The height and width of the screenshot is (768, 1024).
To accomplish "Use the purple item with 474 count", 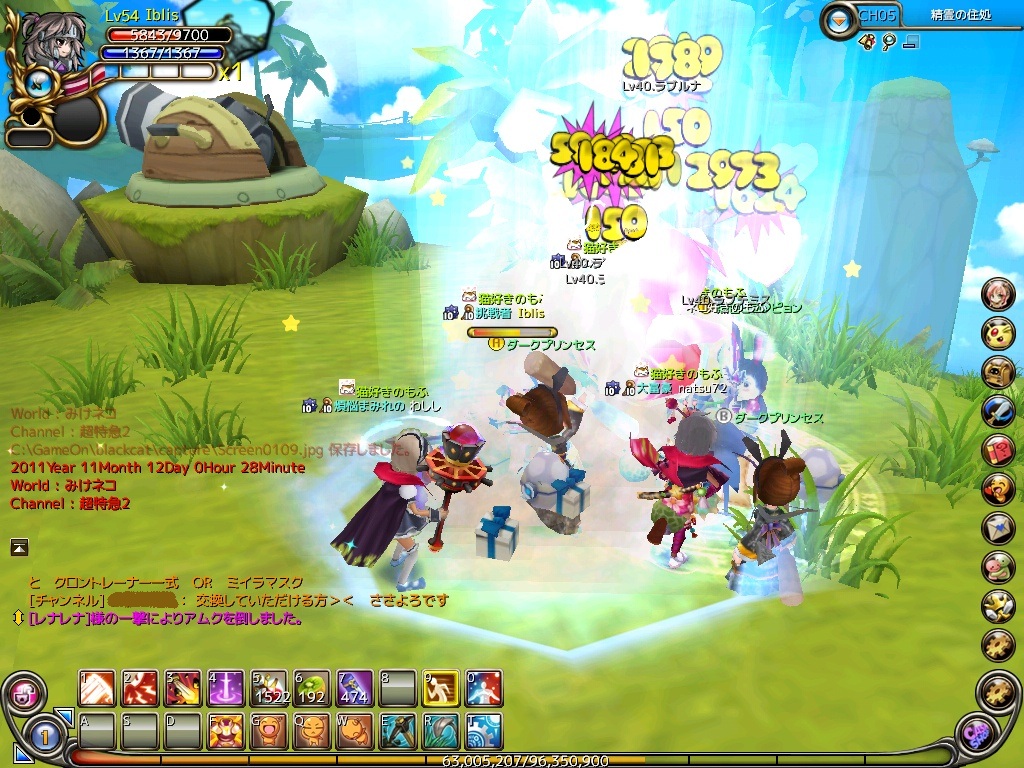I will point(355,688).
